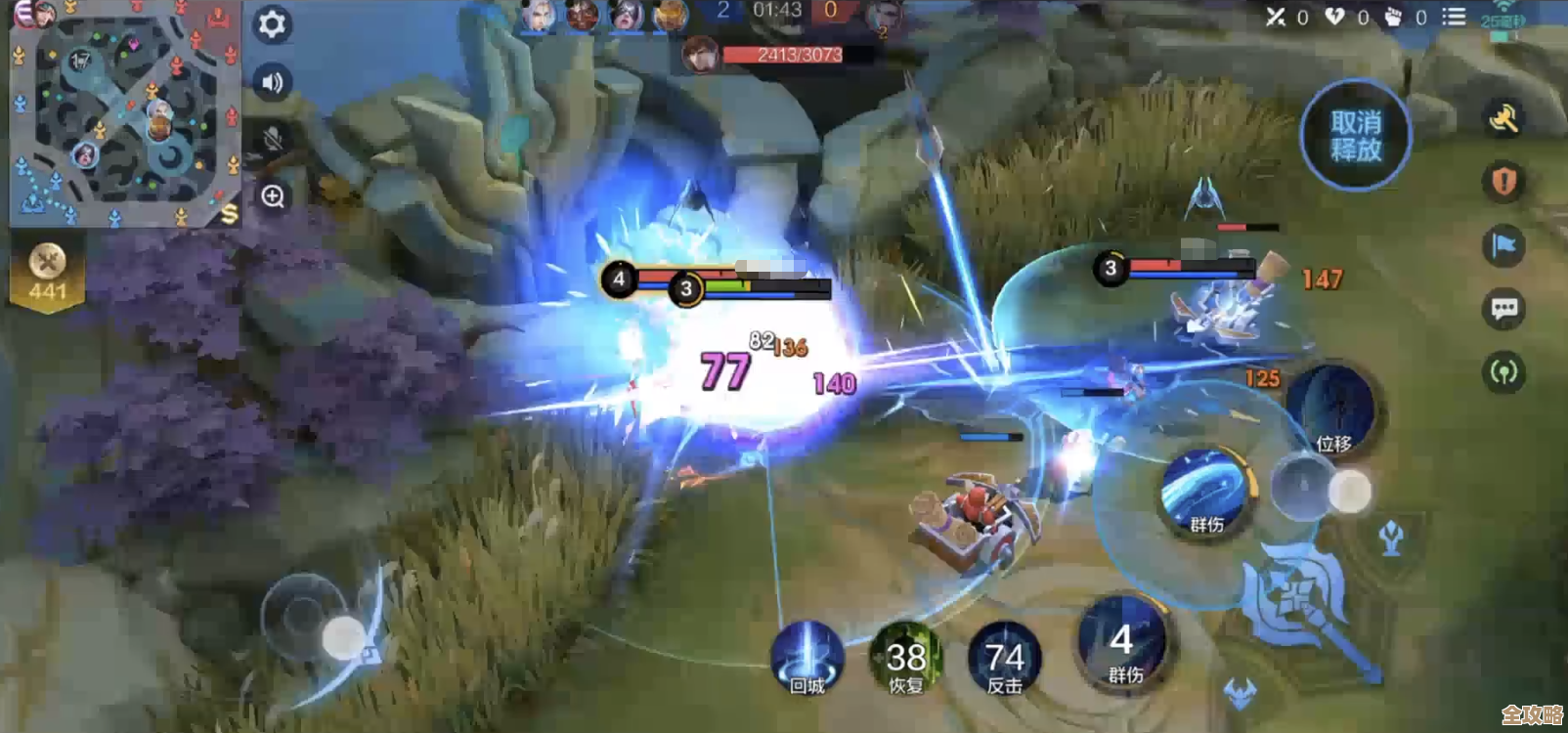Use the 恢复 heal summoner spell
1568x733 pixels.
click(906, 658)
